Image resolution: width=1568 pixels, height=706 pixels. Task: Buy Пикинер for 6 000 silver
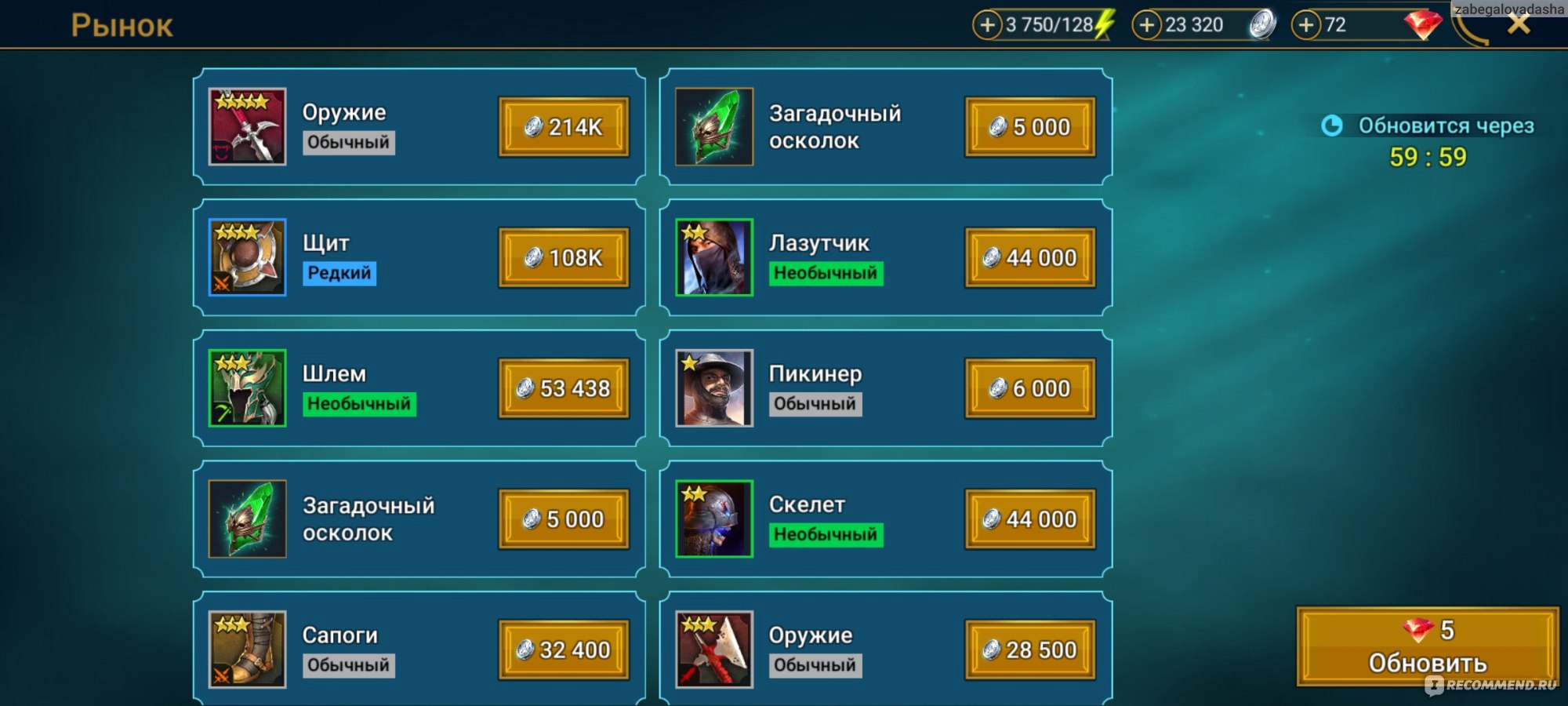[x=1029, y=388]
